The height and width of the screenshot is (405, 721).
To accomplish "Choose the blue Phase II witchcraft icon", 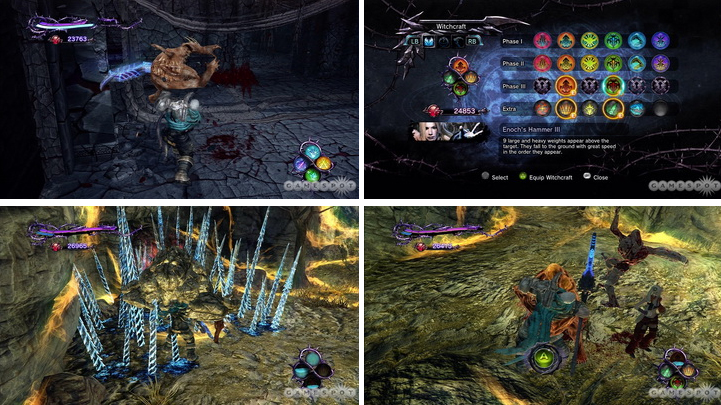I will point(634,64).
